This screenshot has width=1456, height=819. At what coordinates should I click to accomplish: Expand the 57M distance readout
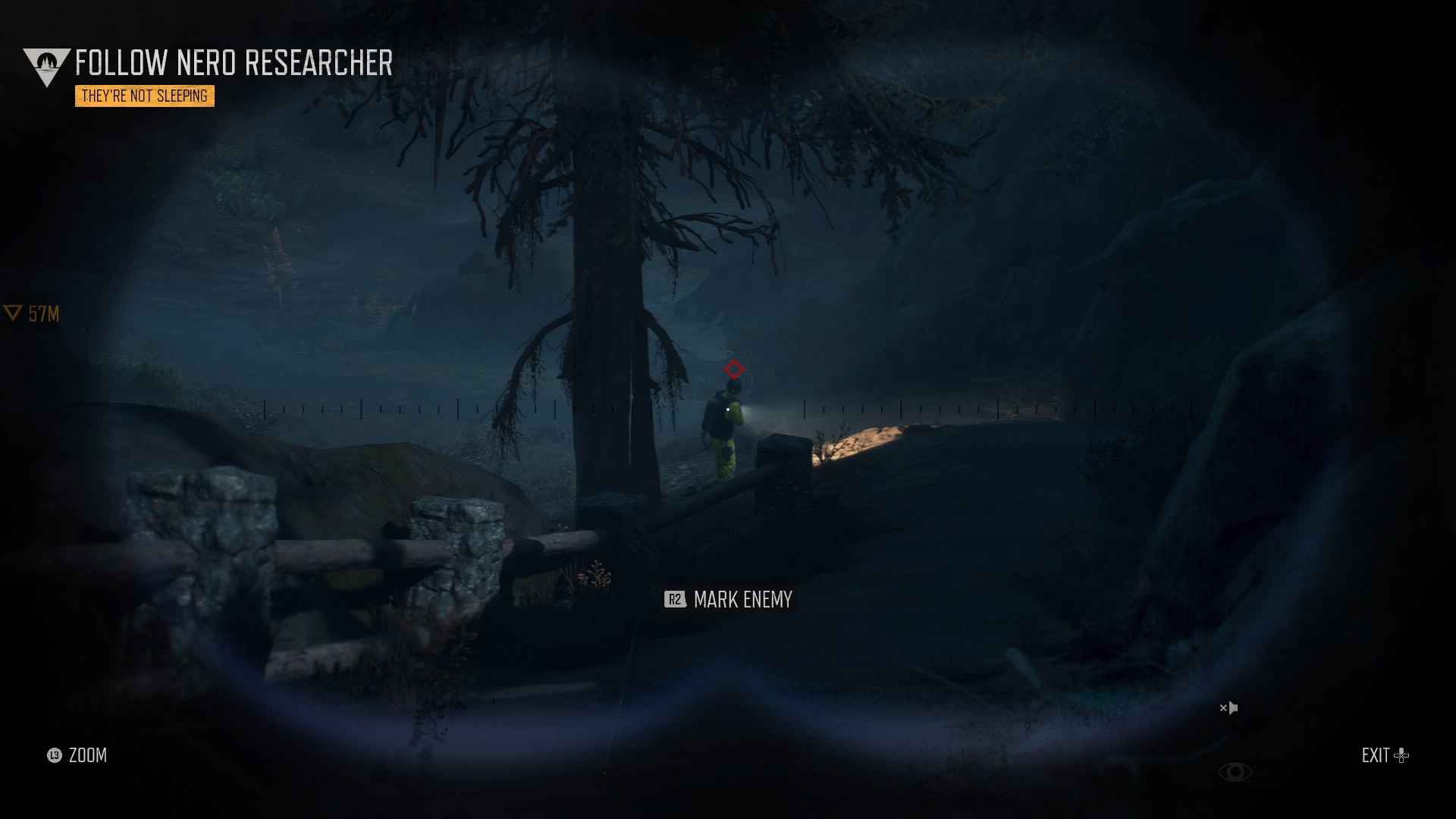click(42, 313)
